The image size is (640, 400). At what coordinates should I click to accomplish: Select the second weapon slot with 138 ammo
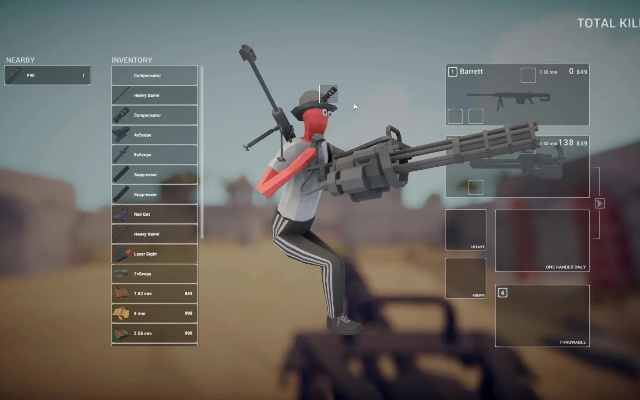517,166
